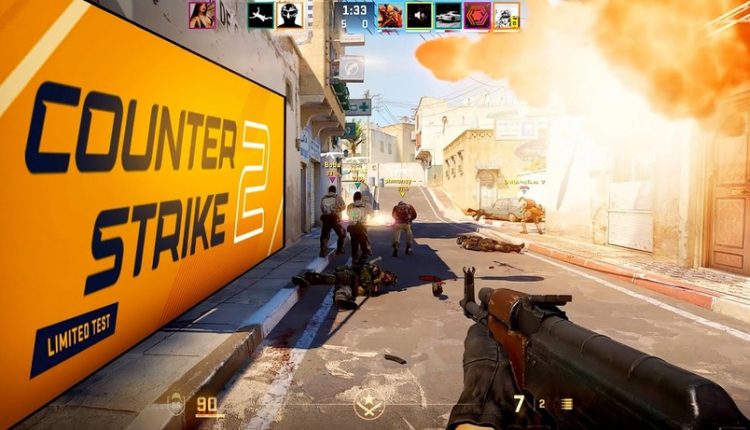
Task: Select the cartoon sketch avatar with yellow border
Action: [507, 15]
